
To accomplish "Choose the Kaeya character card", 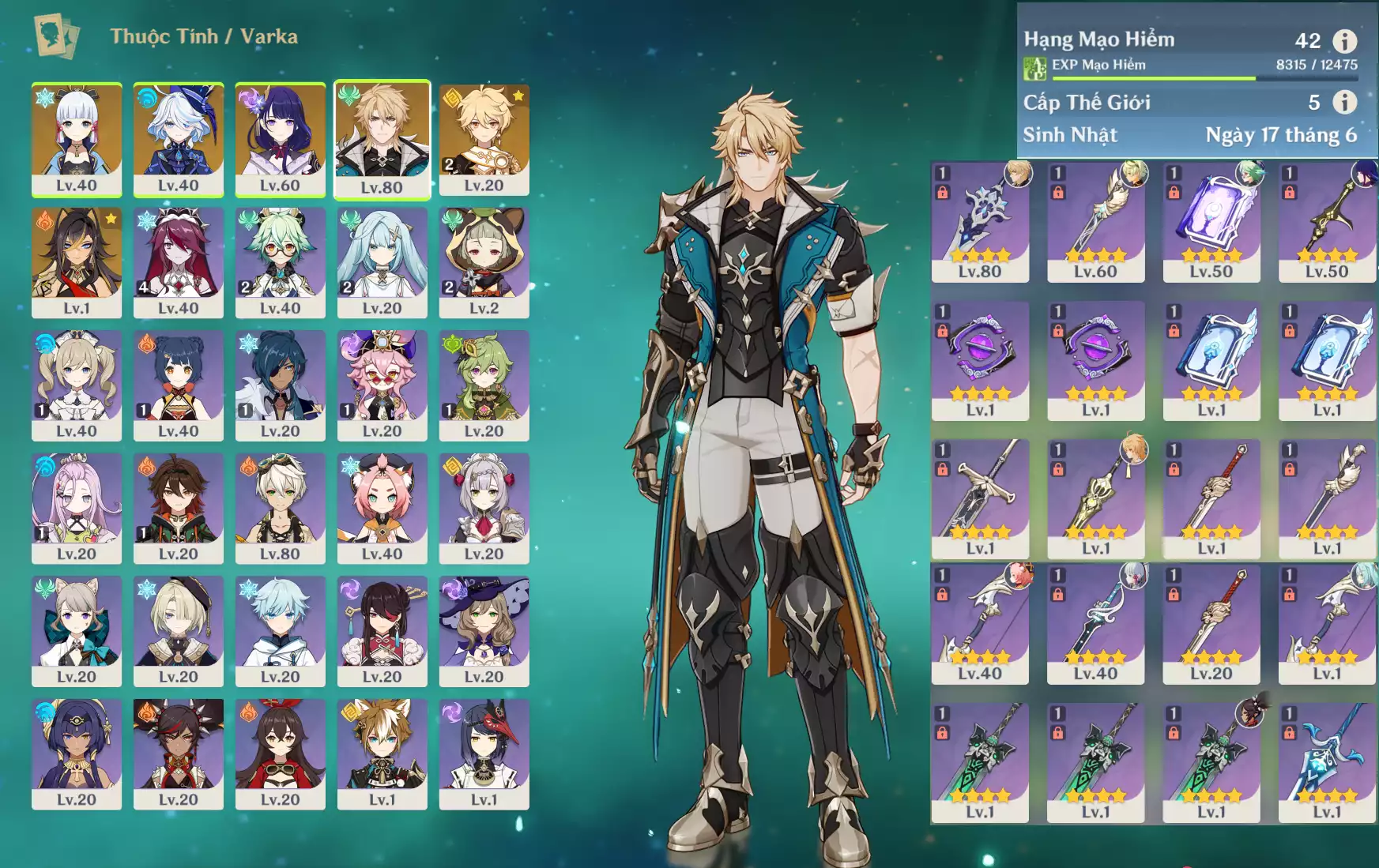I will (281, 385).
